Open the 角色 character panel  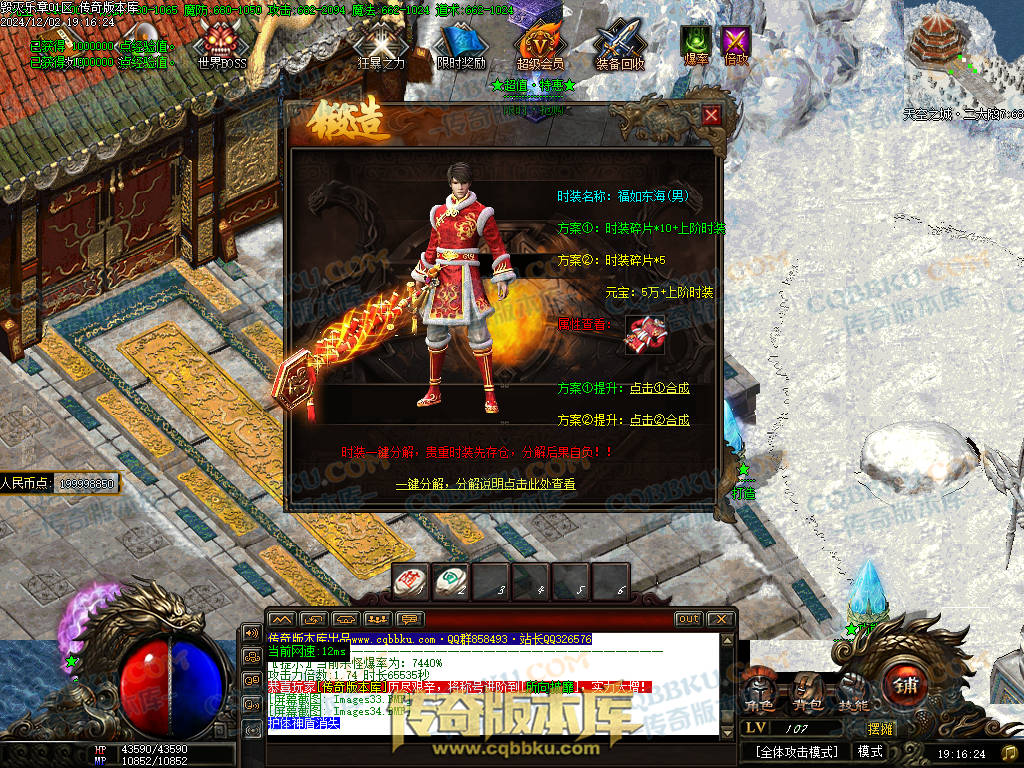click(x=757, y=693)
